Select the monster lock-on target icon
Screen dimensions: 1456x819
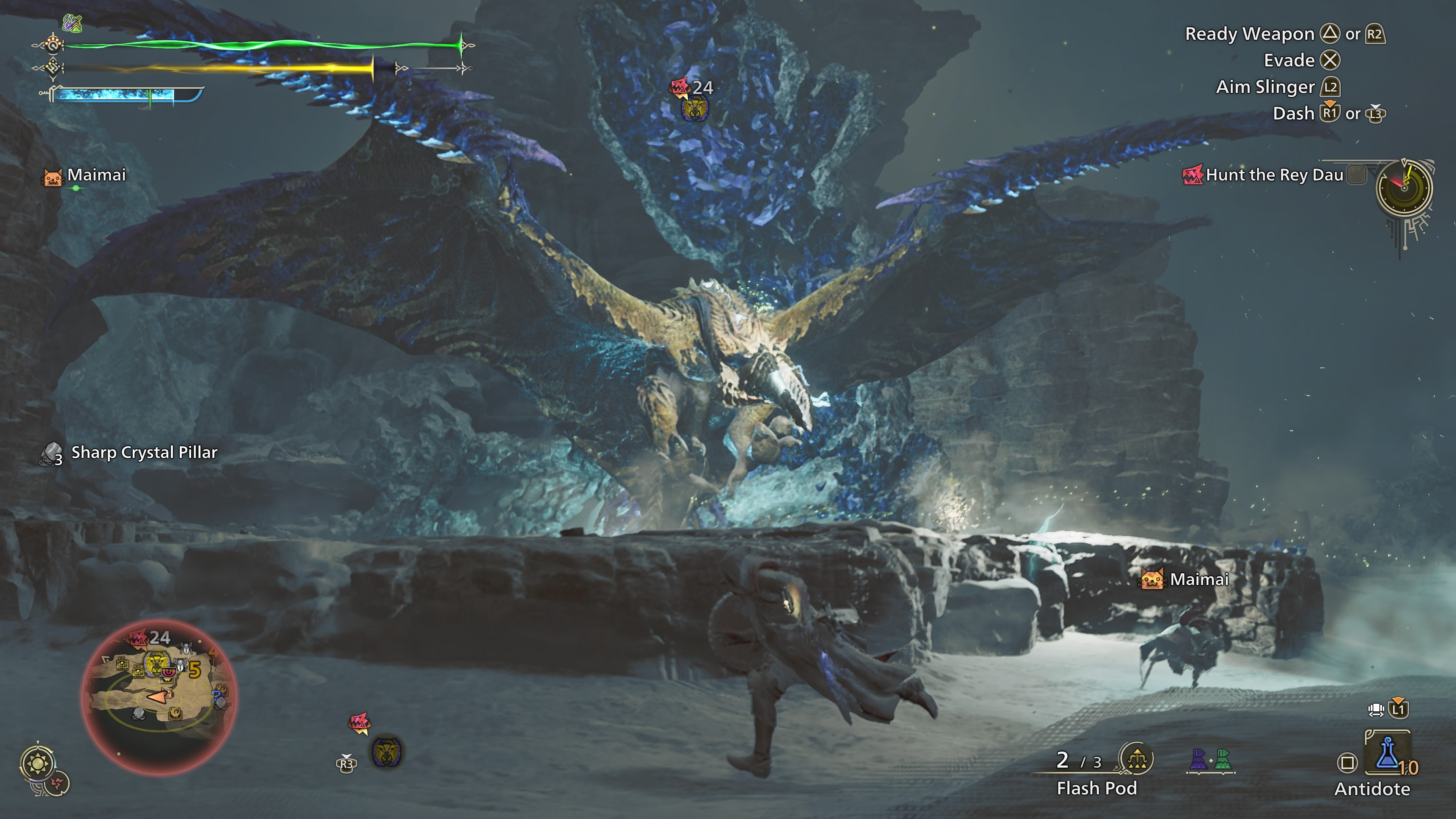coord(387,752)
